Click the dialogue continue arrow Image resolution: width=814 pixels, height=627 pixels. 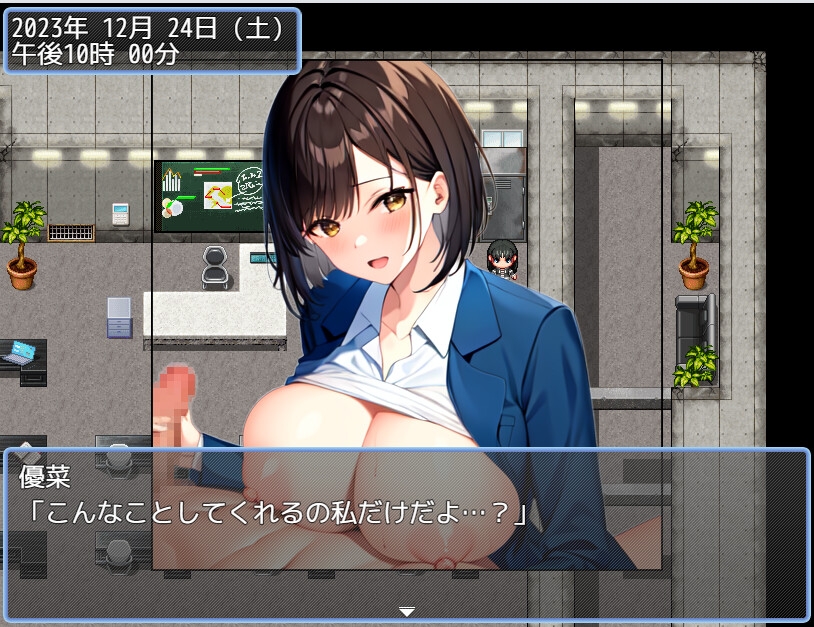(x=406, y=611)
